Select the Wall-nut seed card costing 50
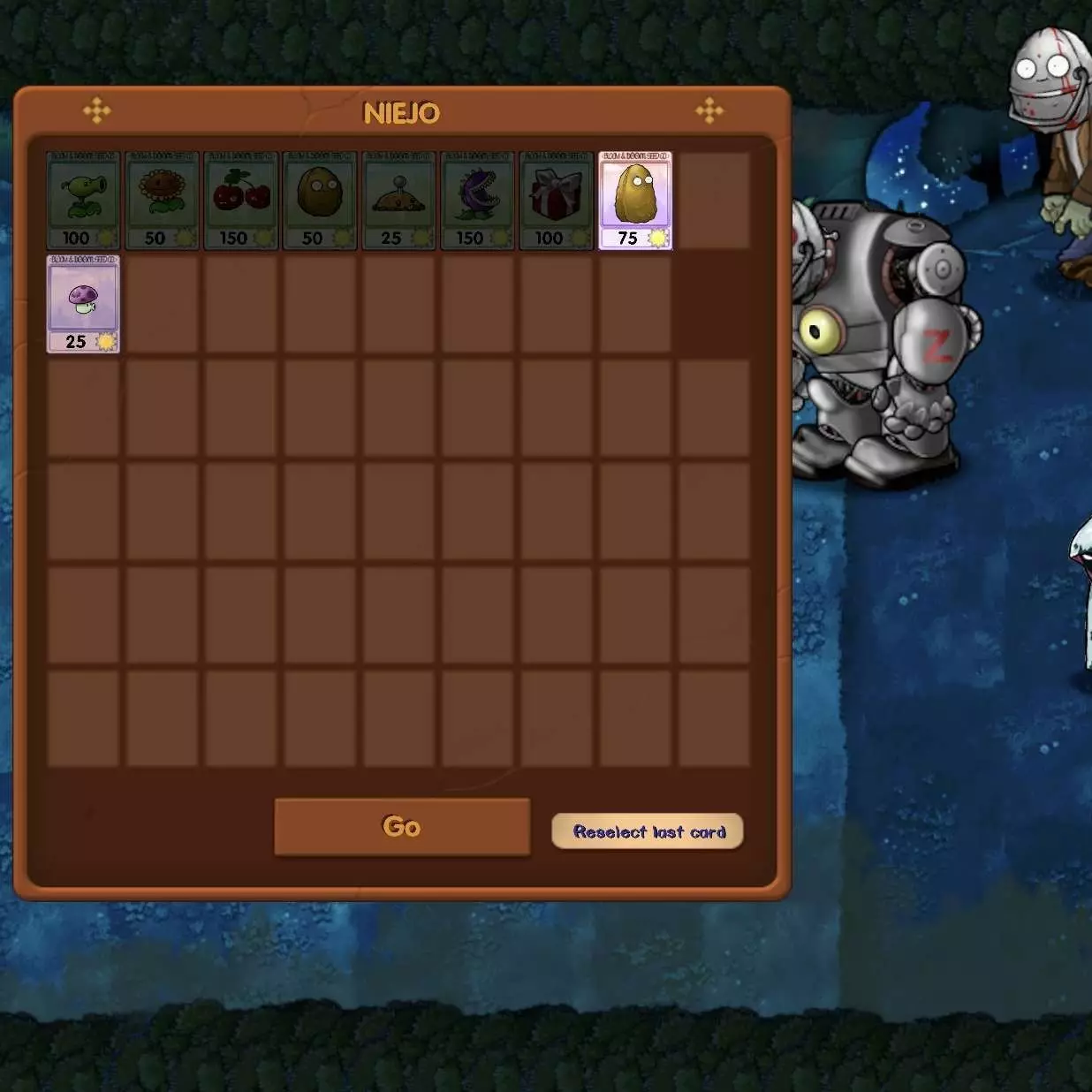The width and height of the screenshot is (1092, 1092). point(320,201)
